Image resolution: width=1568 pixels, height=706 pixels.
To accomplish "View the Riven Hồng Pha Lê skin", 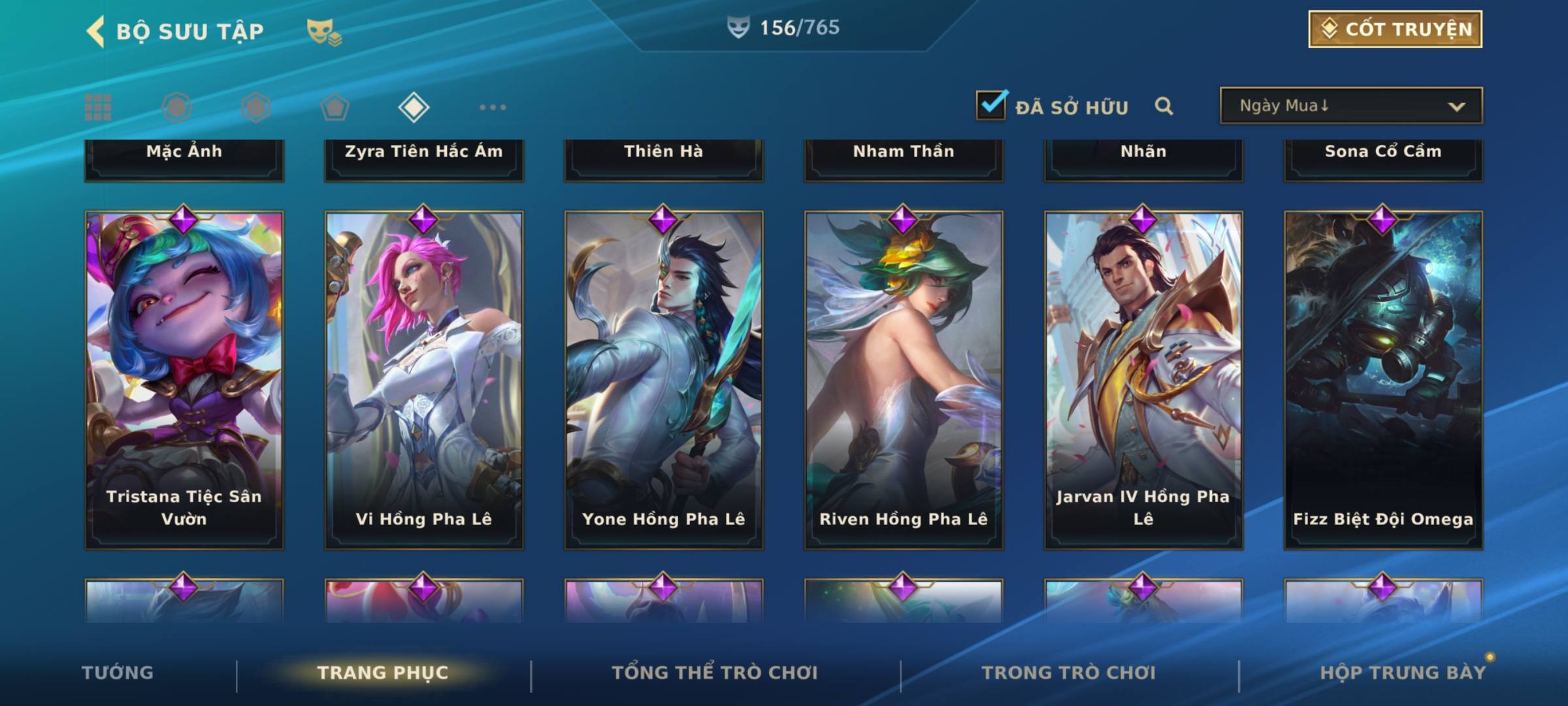I will coord(904,379).
